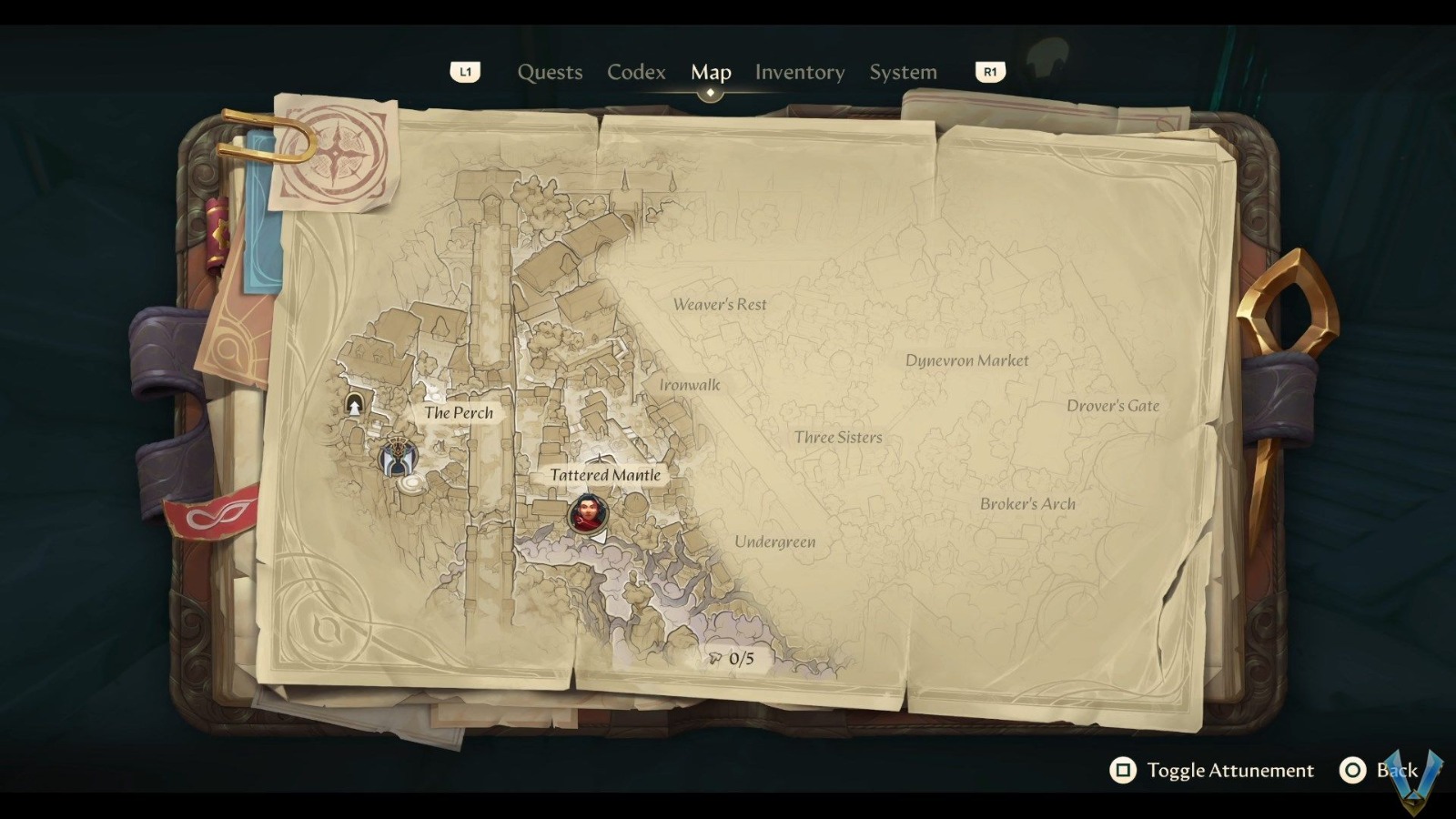1456x819 pixels.
Task: Select the shield emblem map marker
Action: tap(397, 458)
